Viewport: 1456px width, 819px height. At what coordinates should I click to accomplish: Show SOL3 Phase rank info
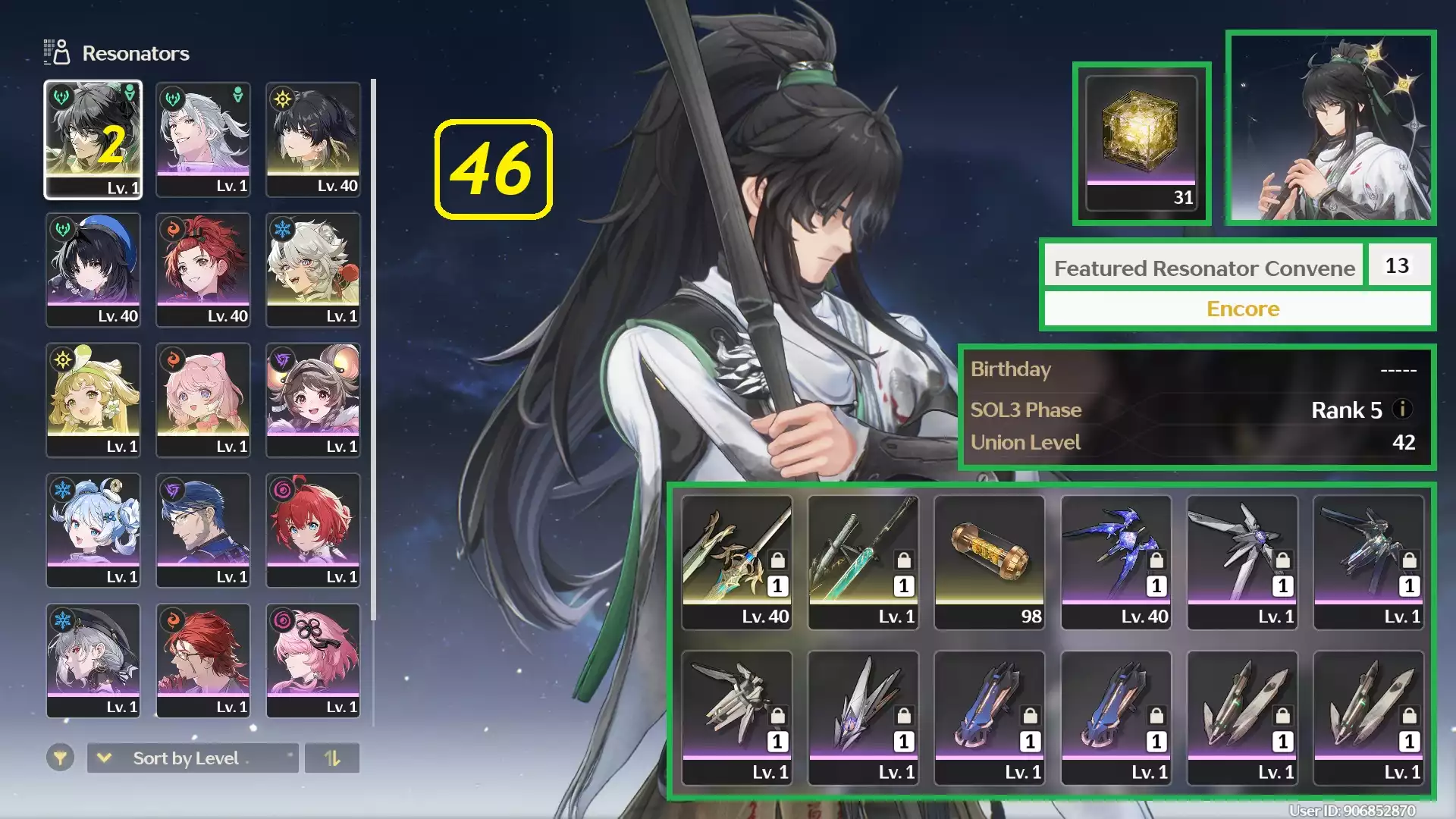click(1402, 409)
